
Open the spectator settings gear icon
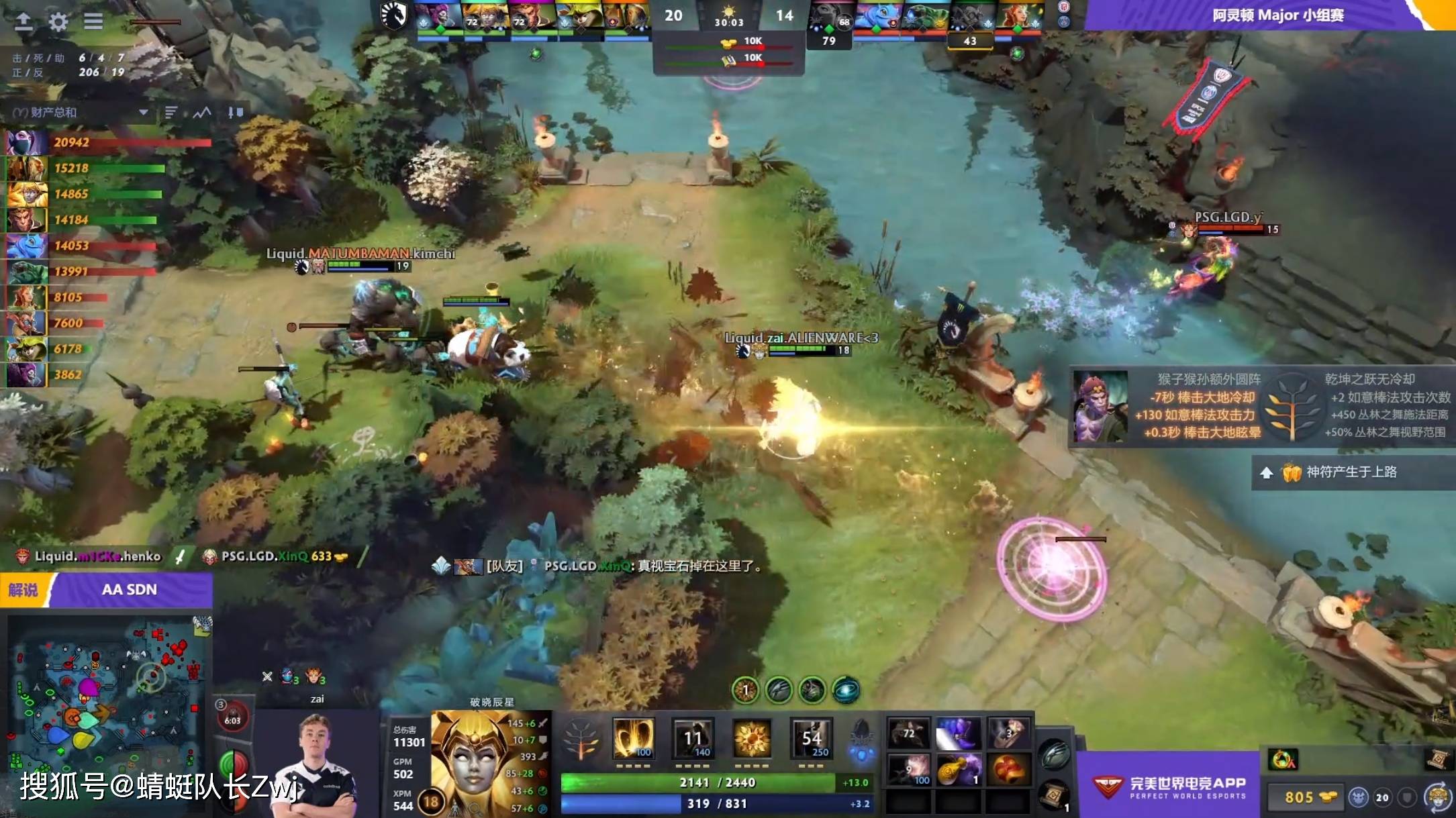60,21
